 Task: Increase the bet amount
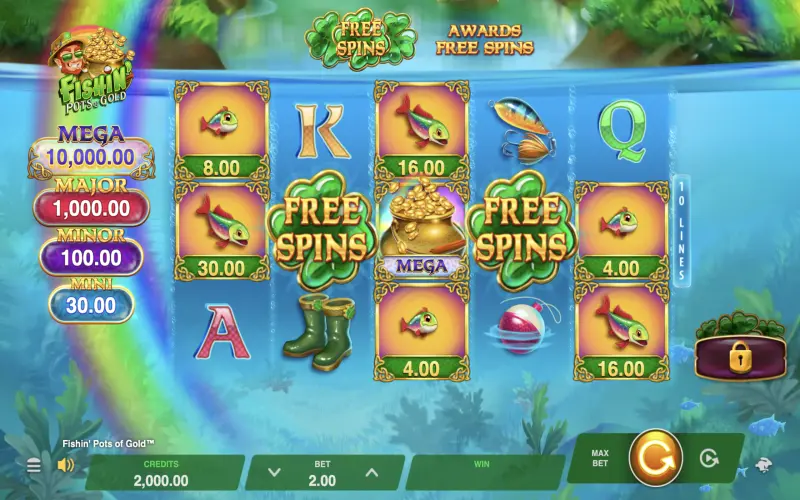click(x=371, y=472)
